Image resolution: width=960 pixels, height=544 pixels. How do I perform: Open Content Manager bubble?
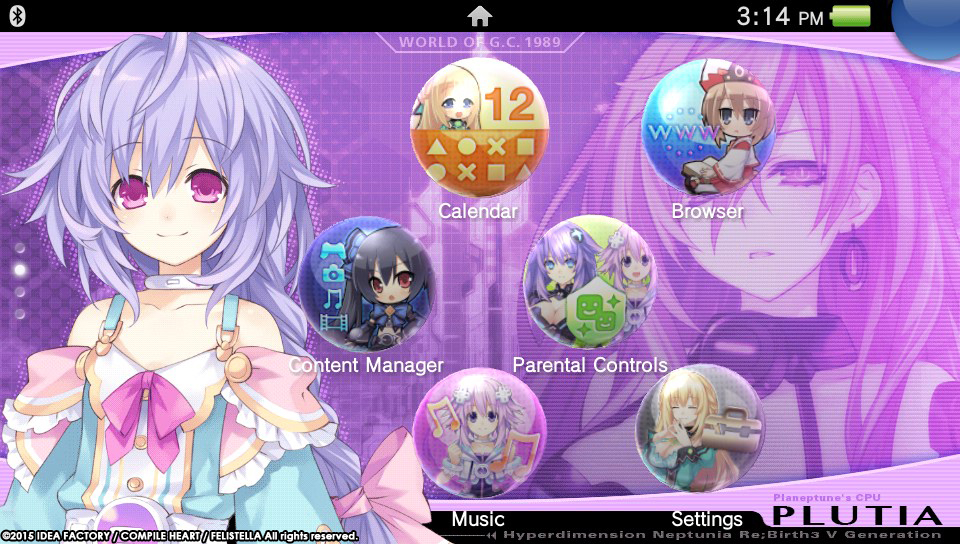364,285
